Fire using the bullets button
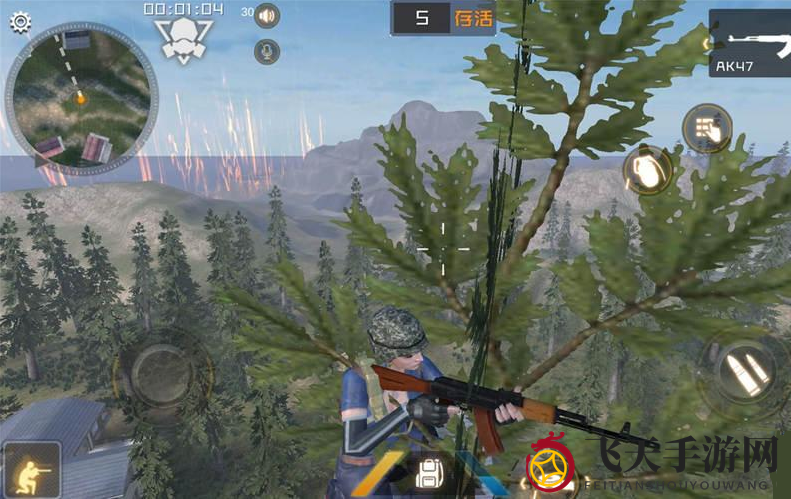This screenshot has height=499, width=791. pos(744,374)
